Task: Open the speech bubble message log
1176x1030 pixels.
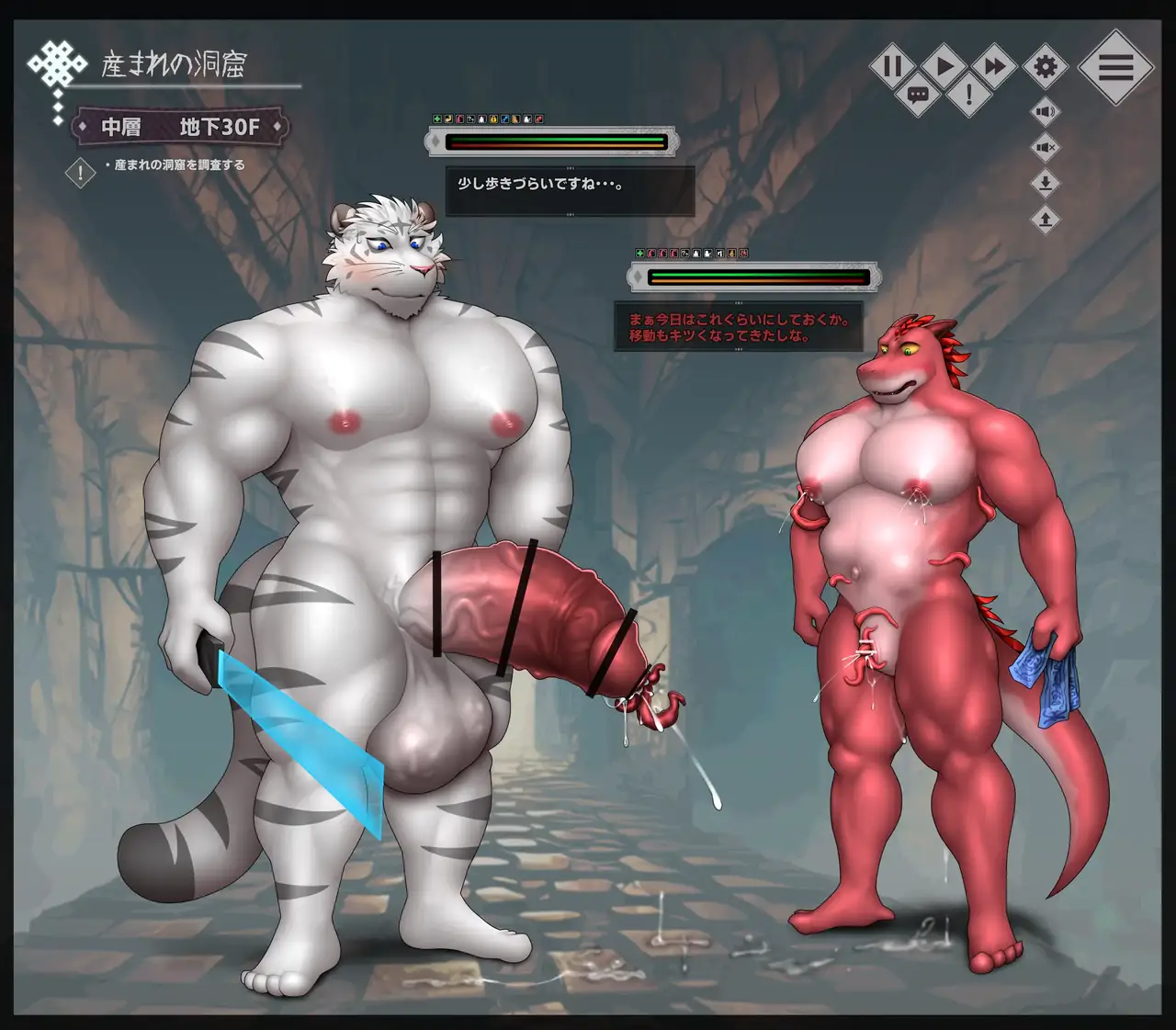Action: tap(918, 94)
